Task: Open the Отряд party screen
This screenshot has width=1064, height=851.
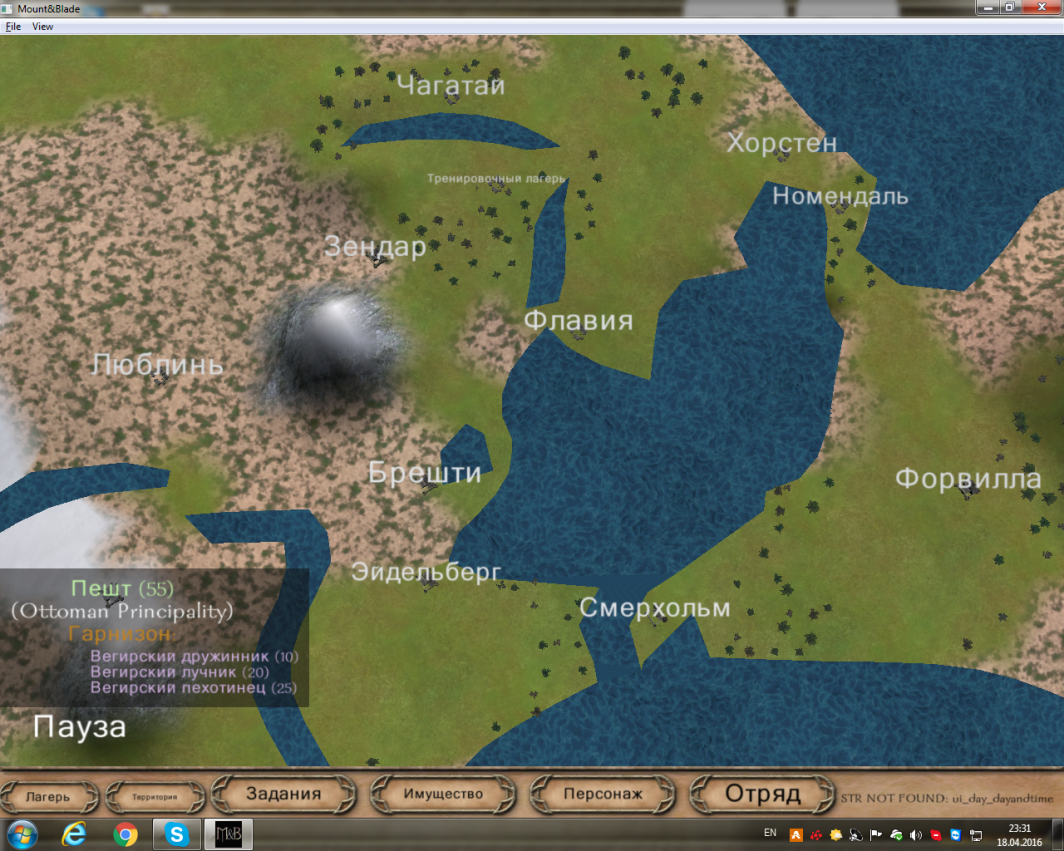Action: tap(763, 794)
